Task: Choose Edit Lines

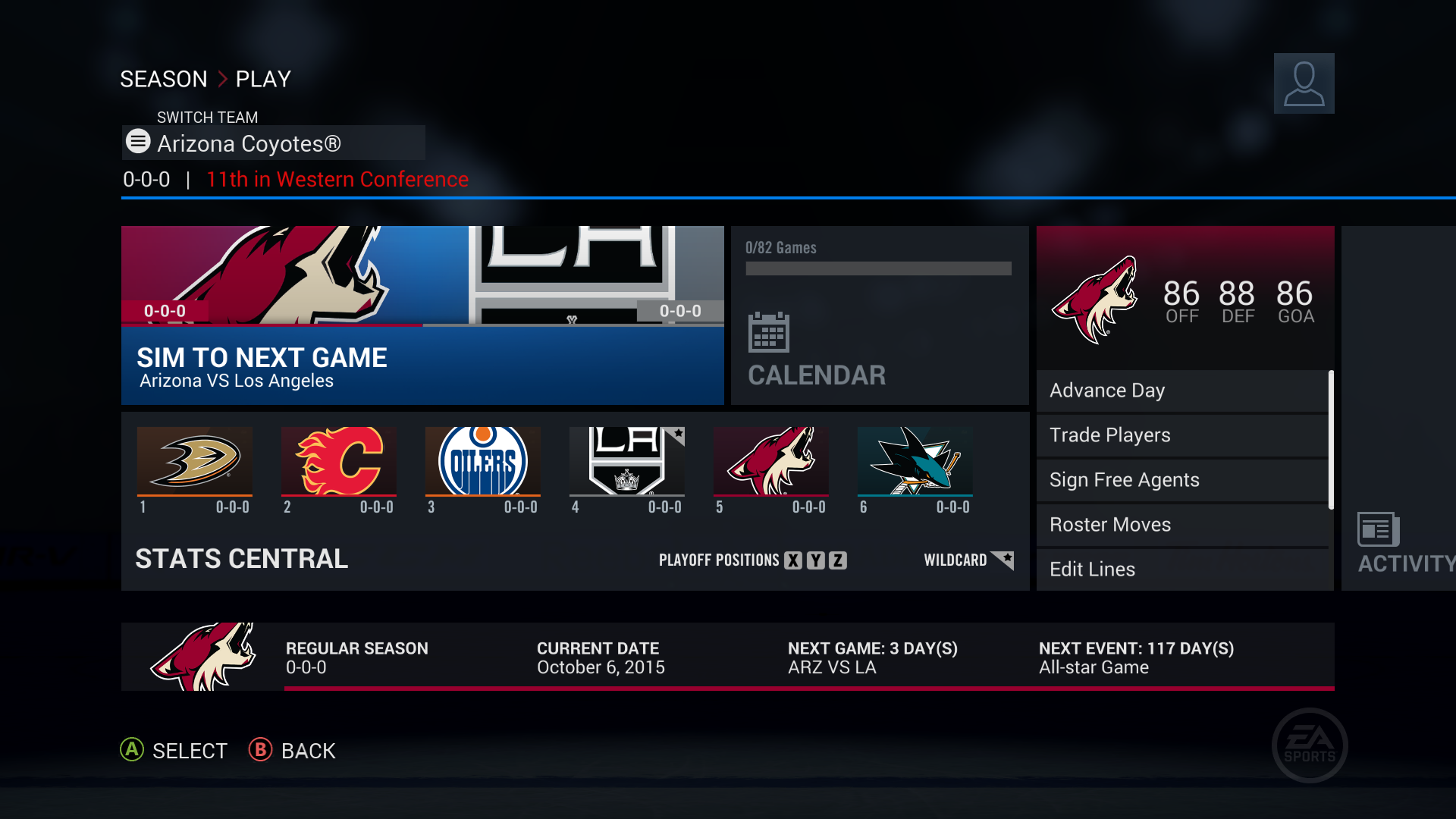Action: (x=1182, y=569)
